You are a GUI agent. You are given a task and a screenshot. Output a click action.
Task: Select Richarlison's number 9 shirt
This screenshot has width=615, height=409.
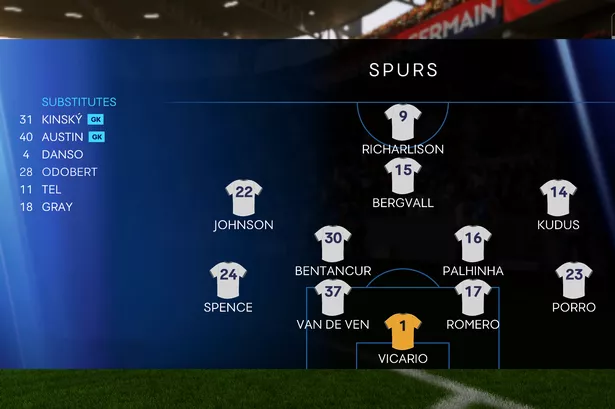point(403,121)
